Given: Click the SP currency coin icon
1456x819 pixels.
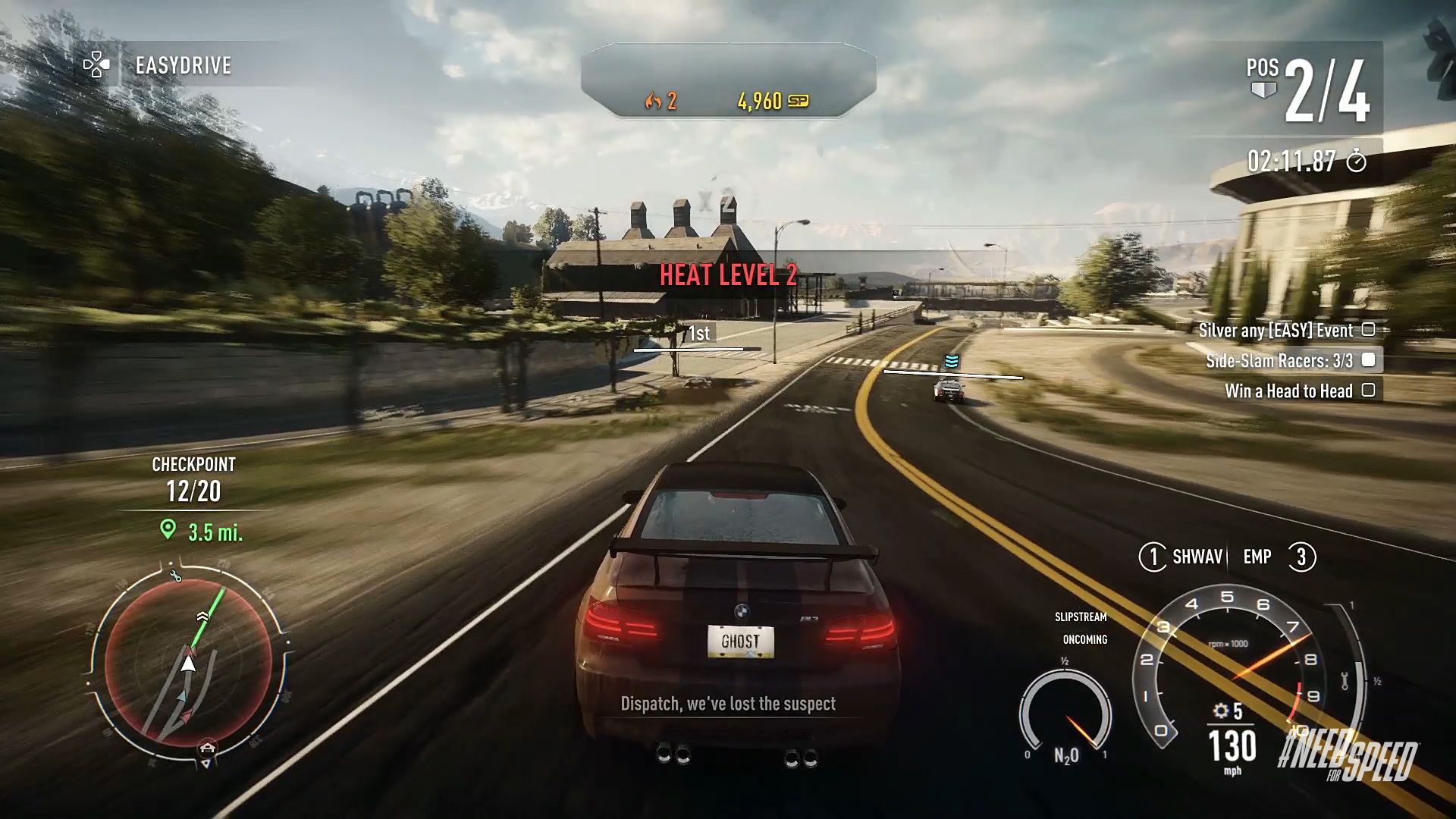Looking at the screenshot, I should (799, 99).
